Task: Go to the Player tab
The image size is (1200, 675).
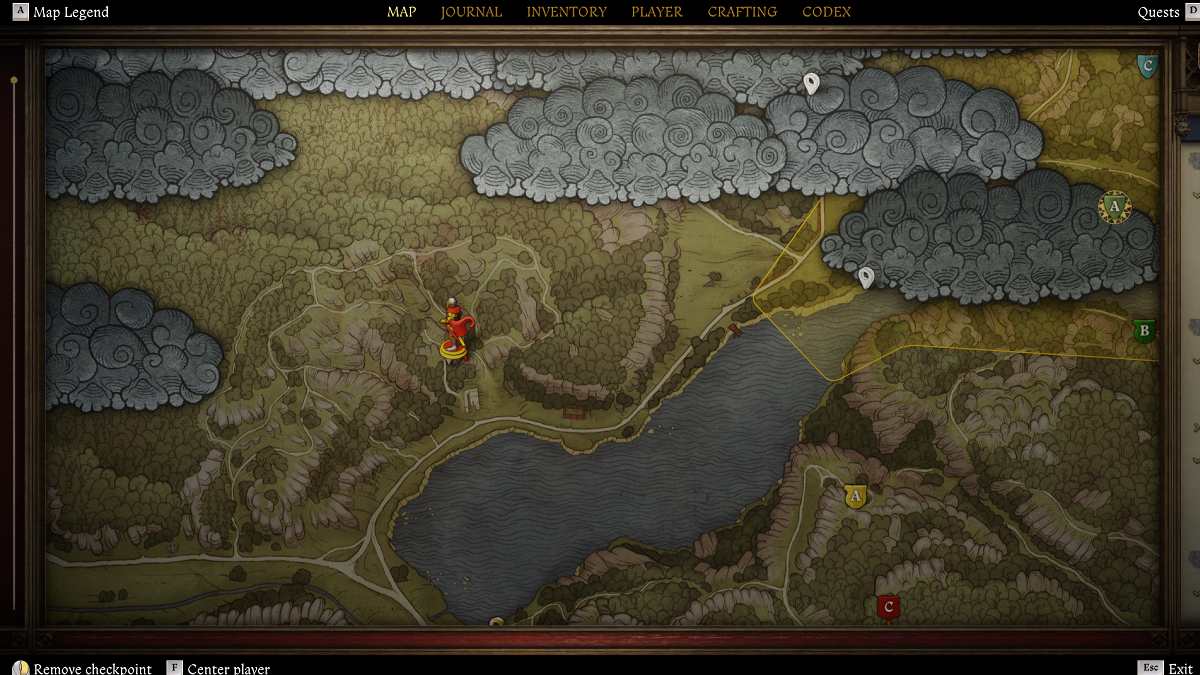Action: click(656, 12)
